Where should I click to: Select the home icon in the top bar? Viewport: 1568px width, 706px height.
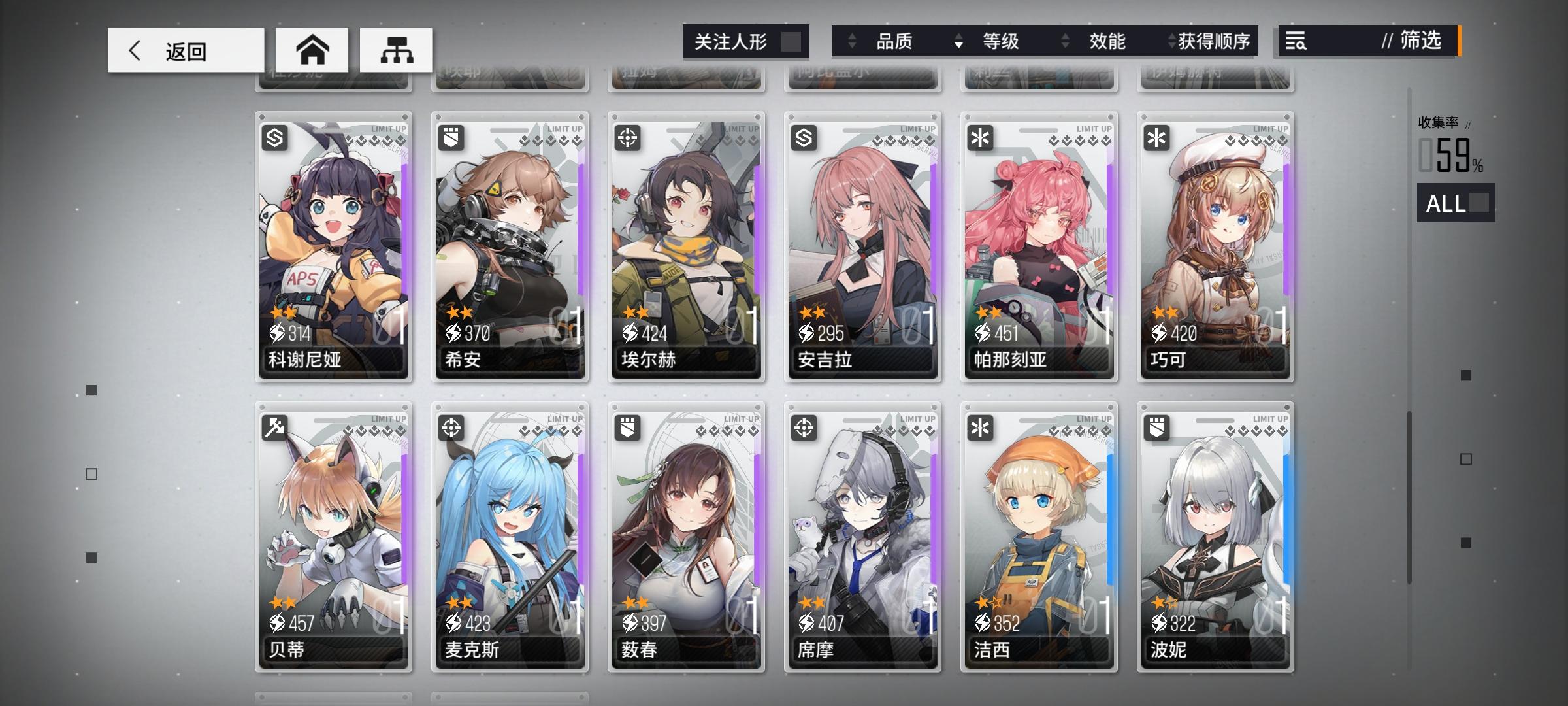pos(314,50)
